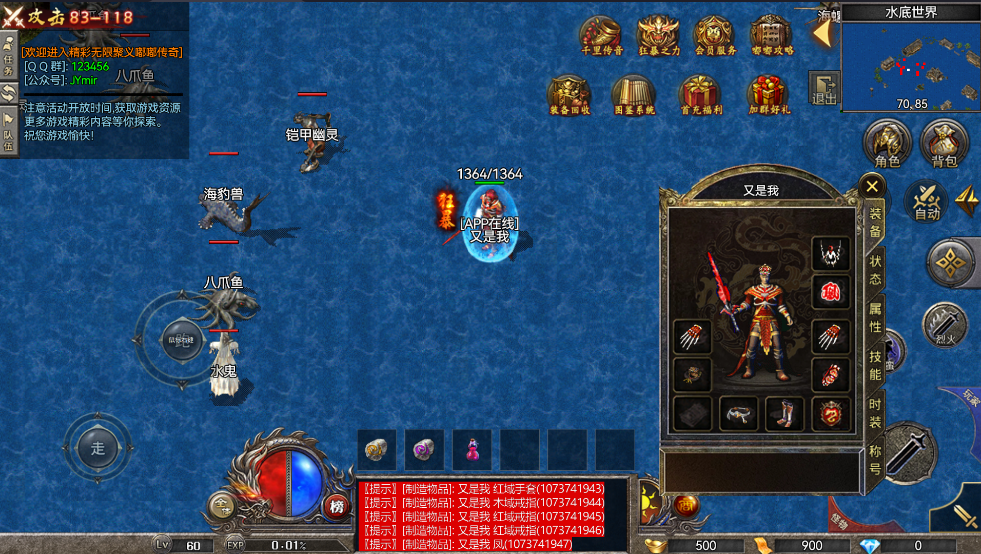Switch to the 状态 tab
981x554 pixels.
(875, 269)
